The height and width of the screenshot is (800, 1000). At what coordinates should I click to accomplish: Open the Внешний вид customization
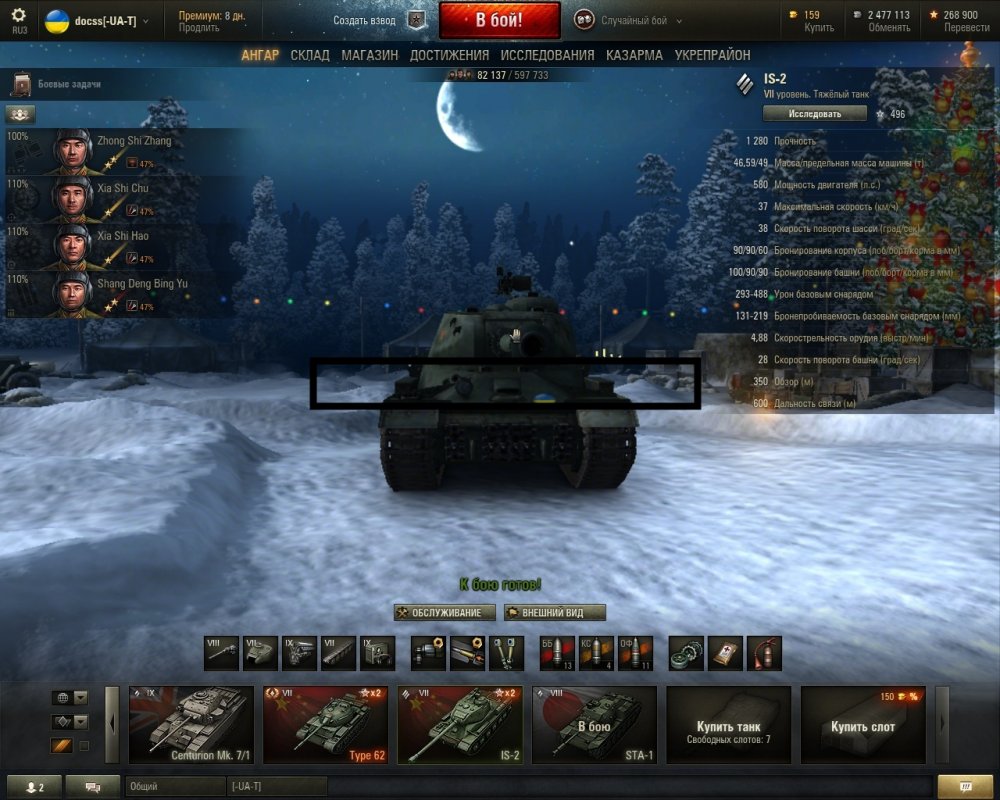[x=555, y=613]
